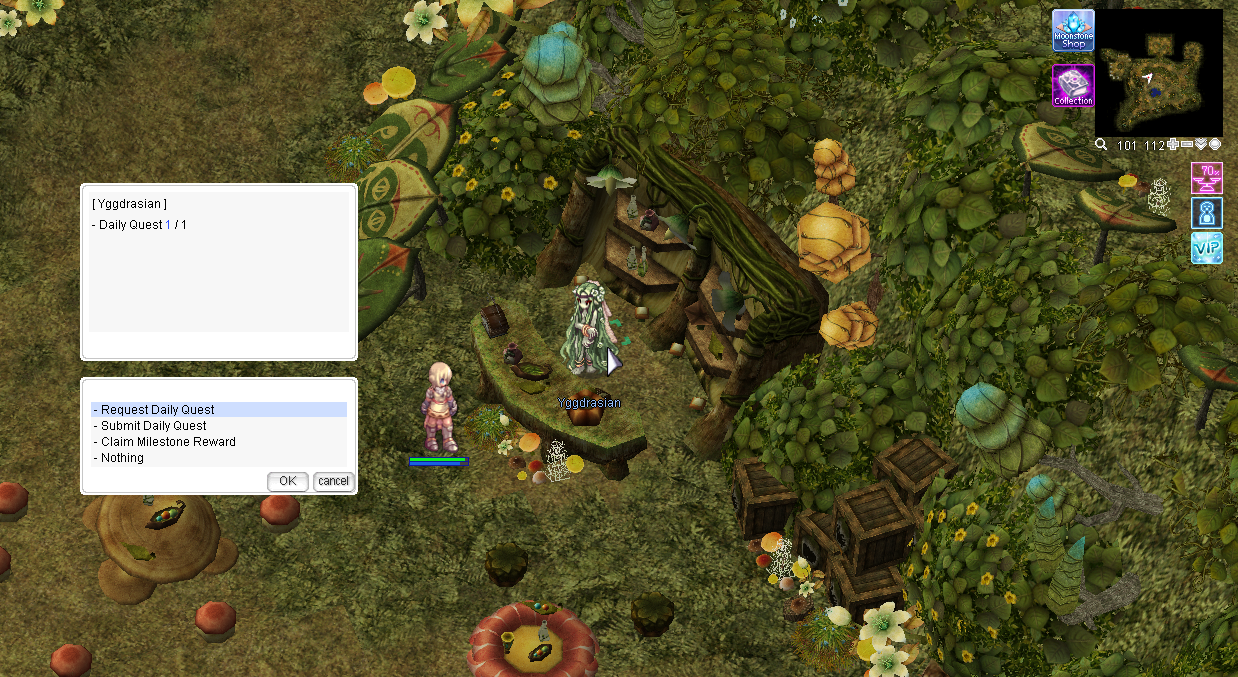Screen dimensions: 1238x677
Task: Click the minimap
Action: coord(1158,72)
